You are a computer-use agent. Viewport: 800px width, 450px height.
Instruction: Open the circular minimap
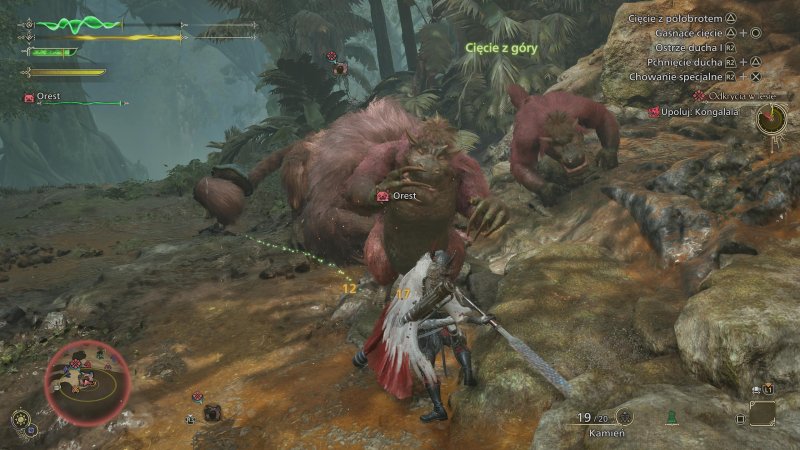point(85,381)
